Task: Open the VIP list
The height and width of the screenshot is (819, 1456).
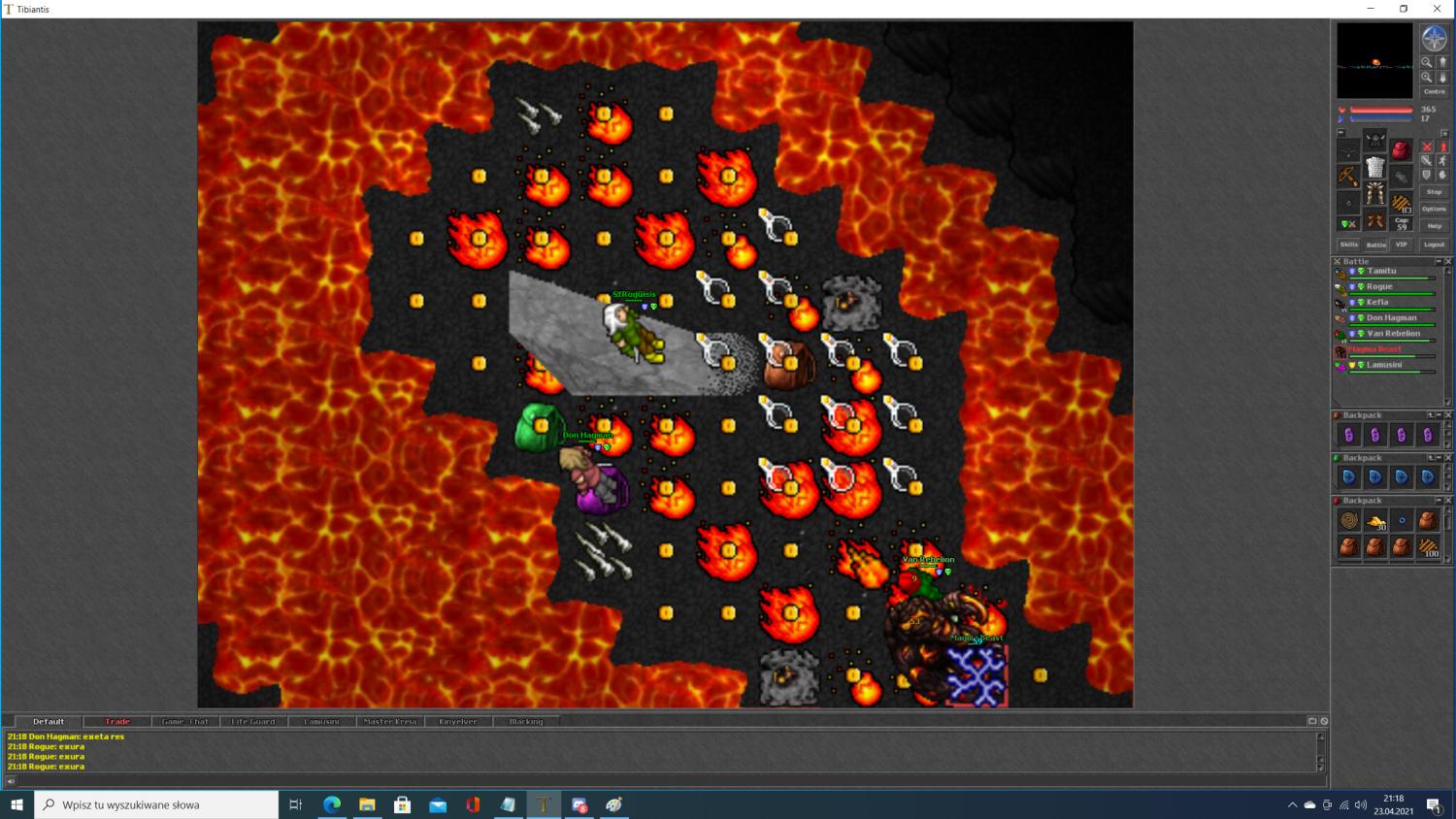Action: point(1401,245)
